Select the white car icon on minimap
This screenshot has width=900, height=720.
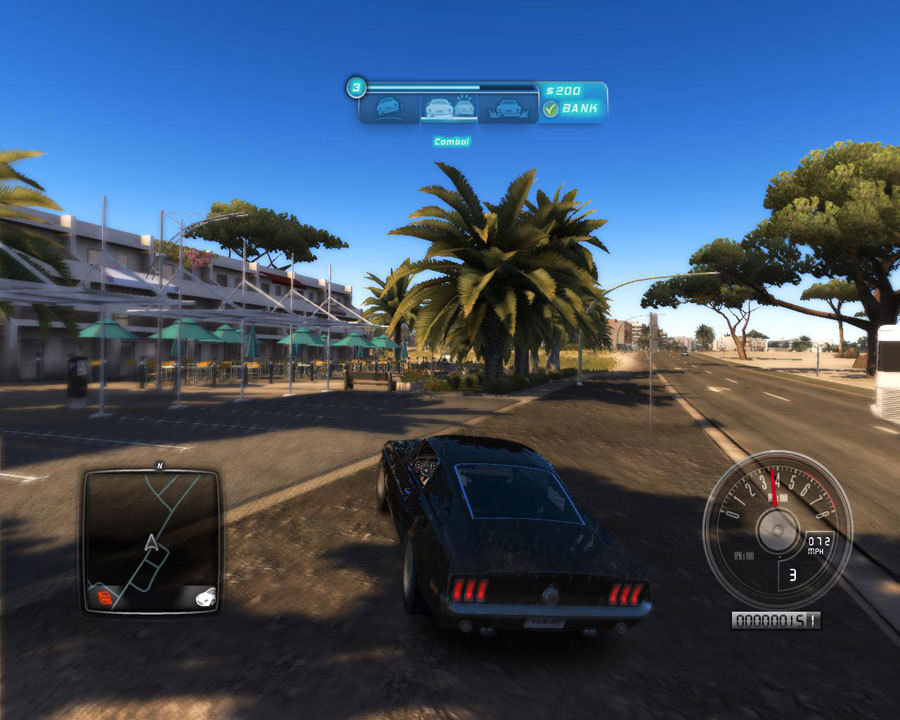pos(204,597)
